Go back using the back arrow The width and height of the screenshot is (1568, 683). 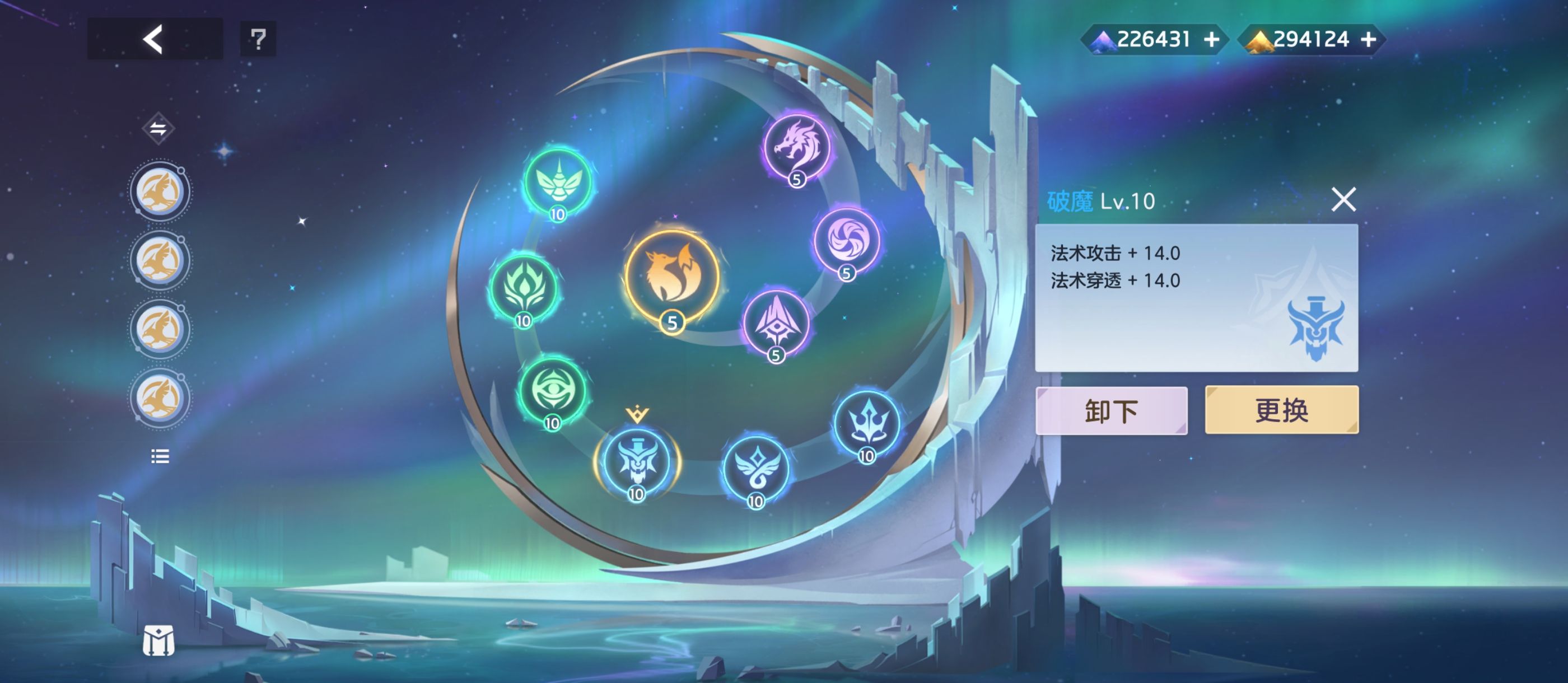tap(153, 40)
